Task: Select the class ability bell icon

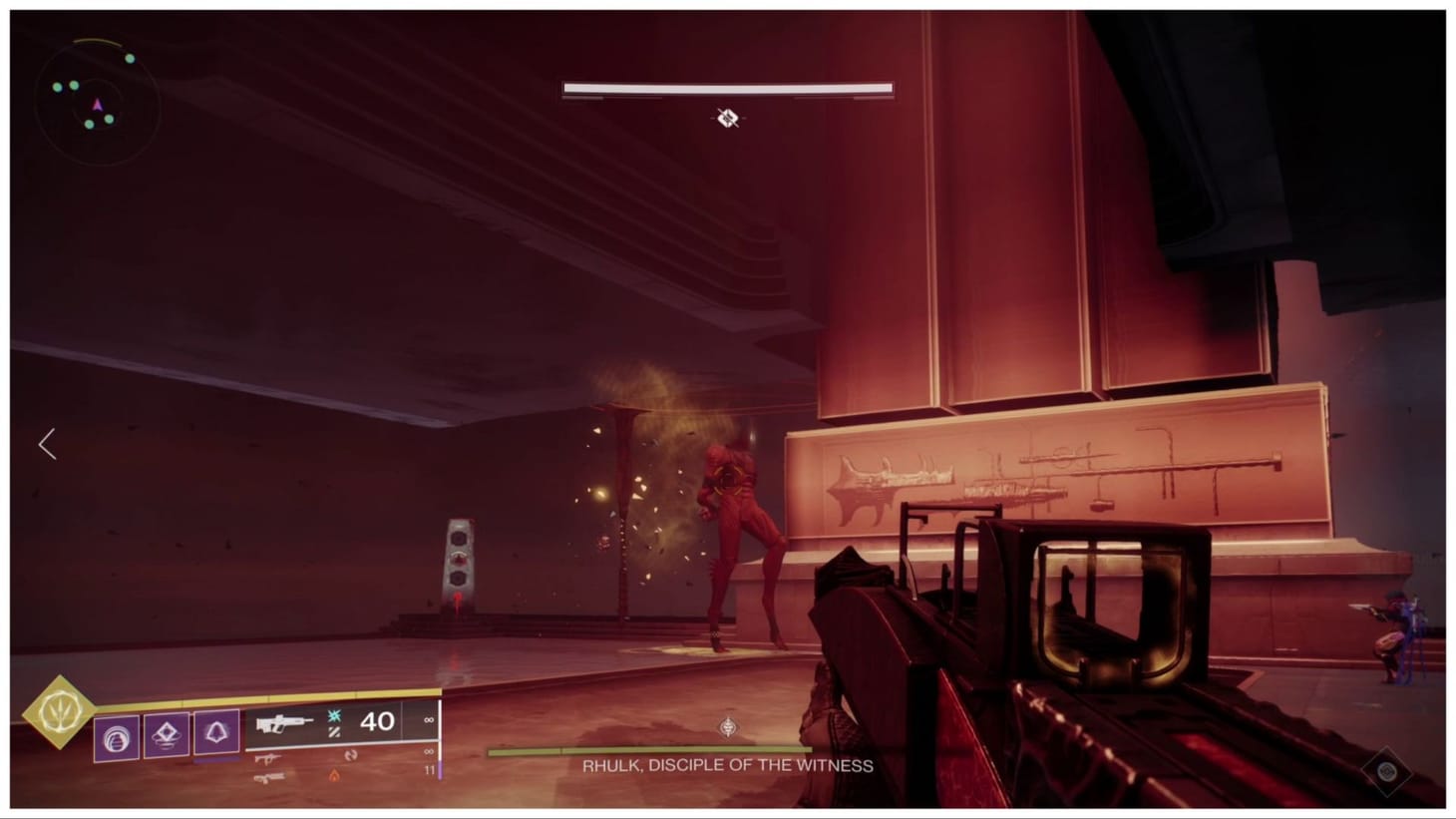Action: coord(213,732)
